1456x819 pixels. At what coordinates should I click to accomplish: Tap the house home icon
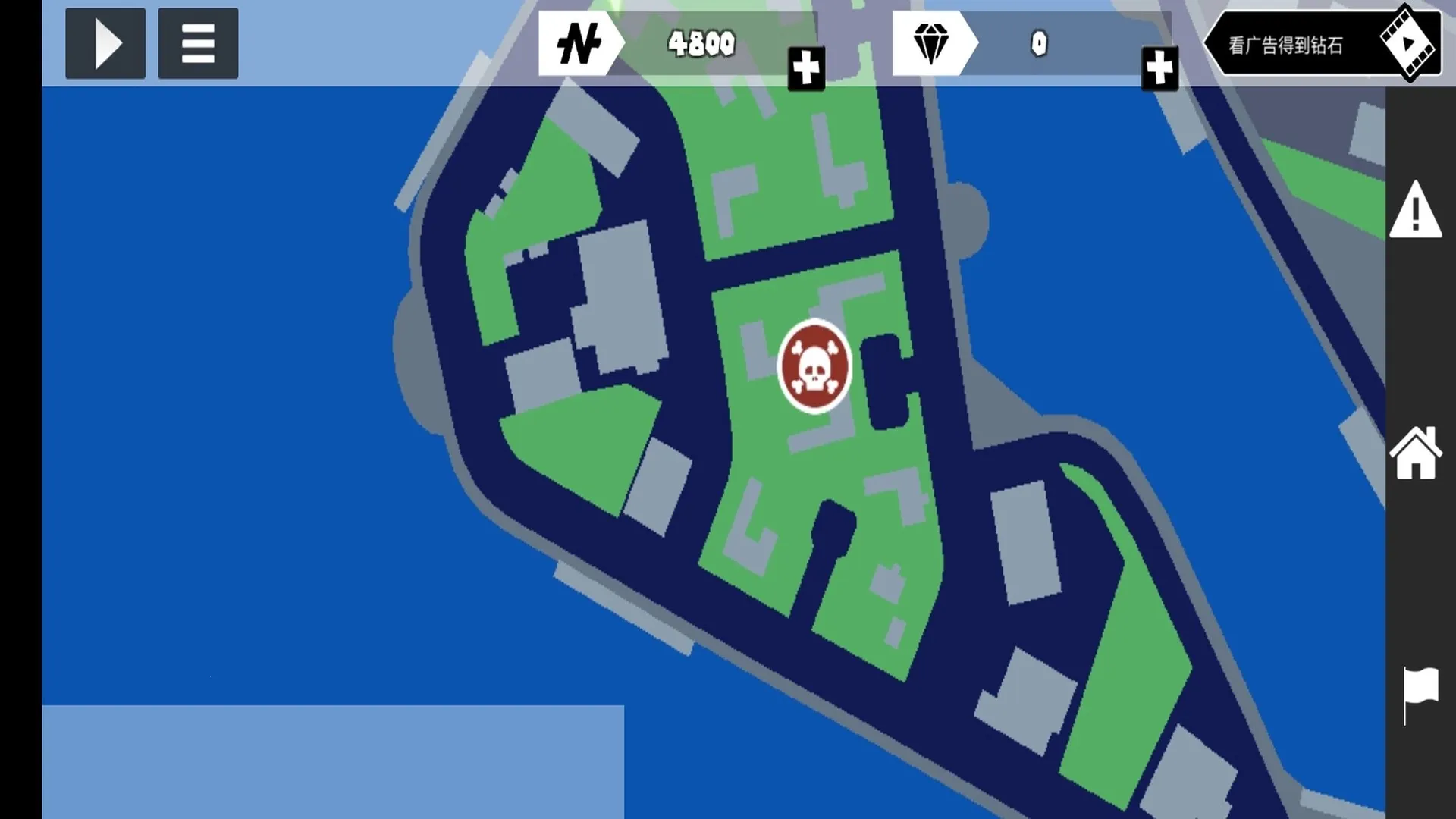[x=1415, y=453]
